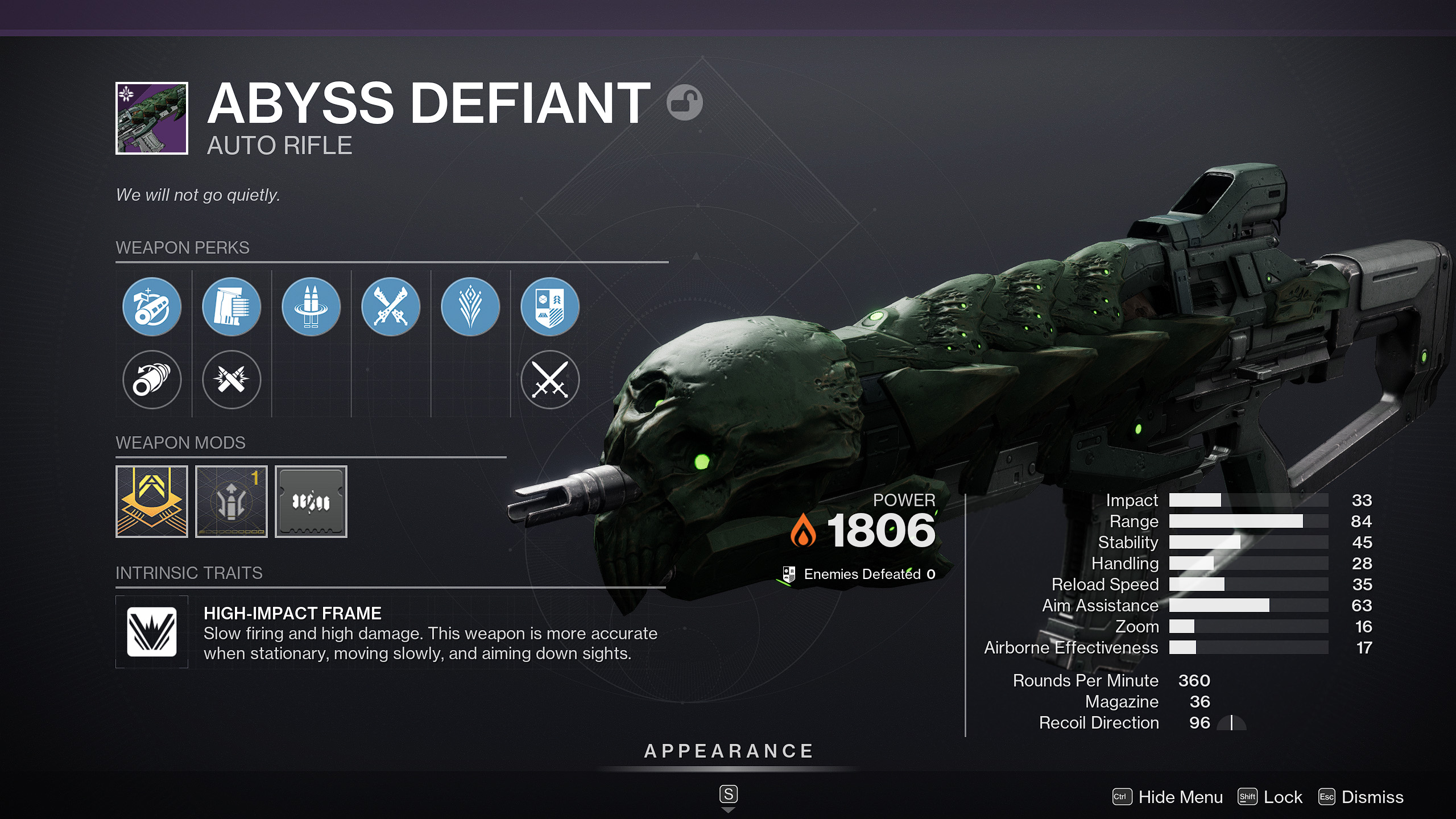Viewport: 1456px width, 819px height.
Task: Switch to the crossed swords Crucible tracker
Action: coord(550,379)
